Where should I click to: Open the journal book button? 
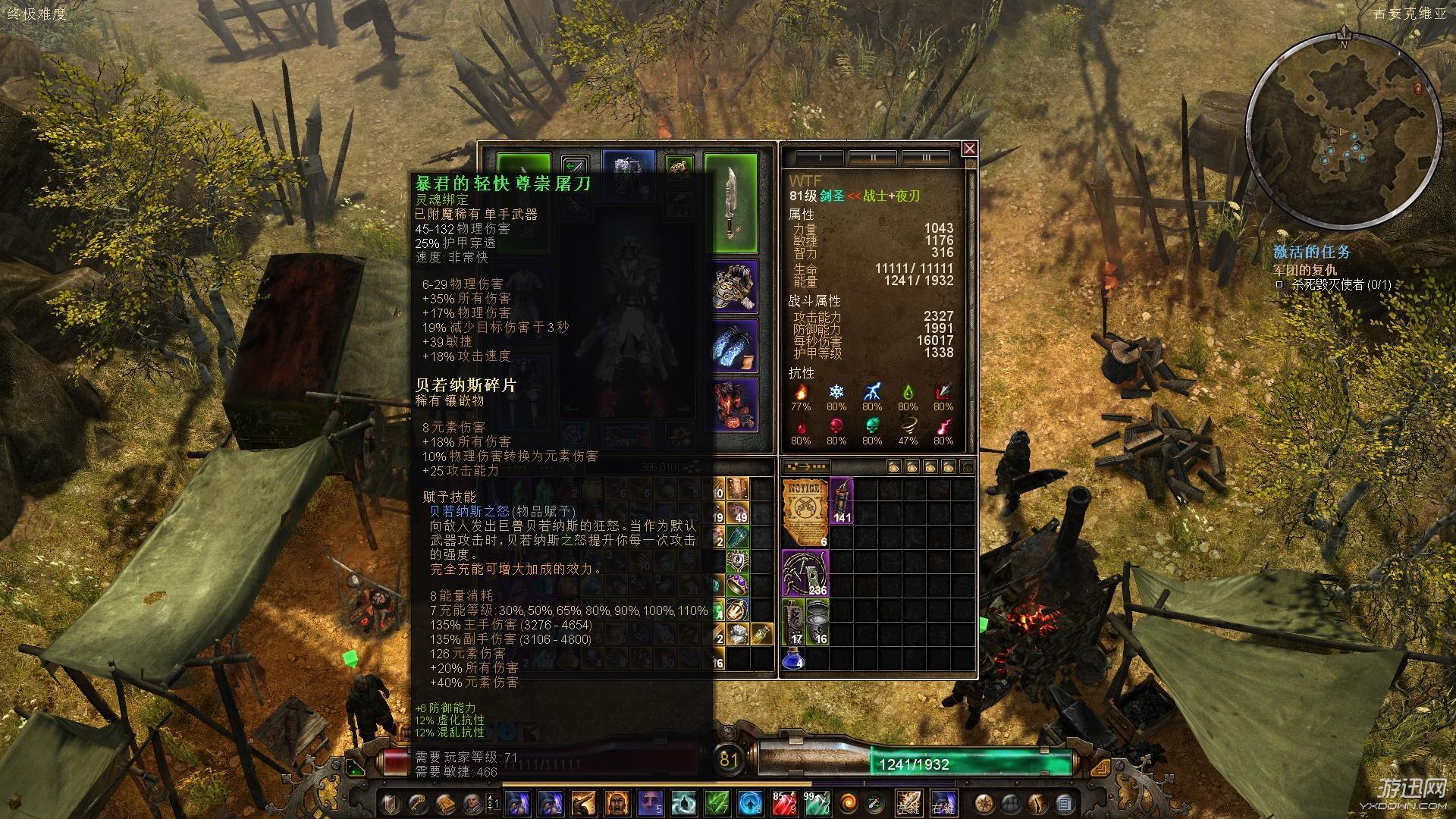(445, 803)
